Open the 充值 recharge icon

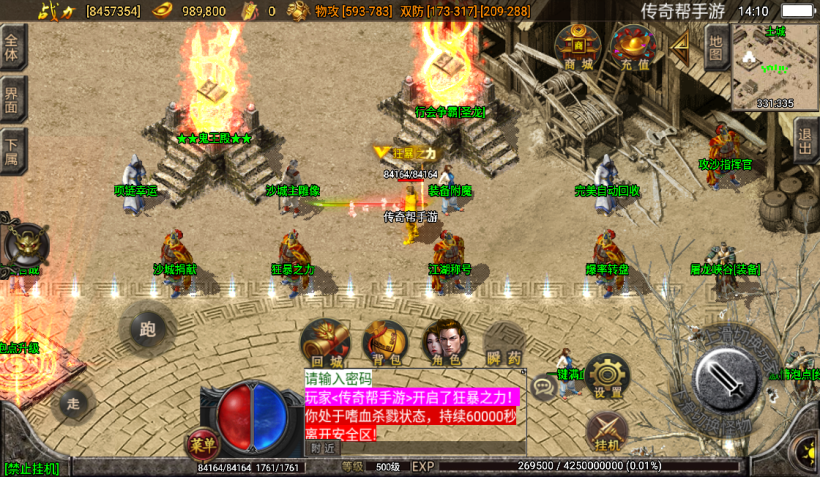click(634, 48)
